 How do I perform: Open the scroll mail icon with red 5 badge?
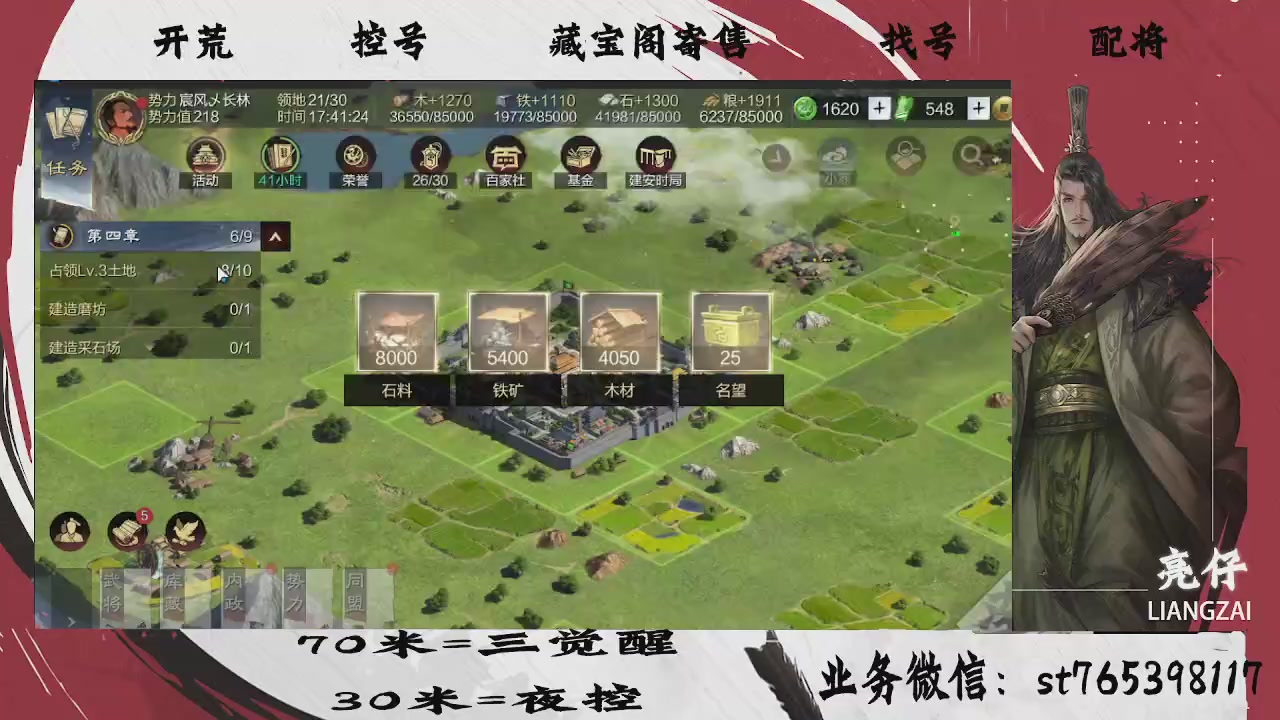(127, 531)
